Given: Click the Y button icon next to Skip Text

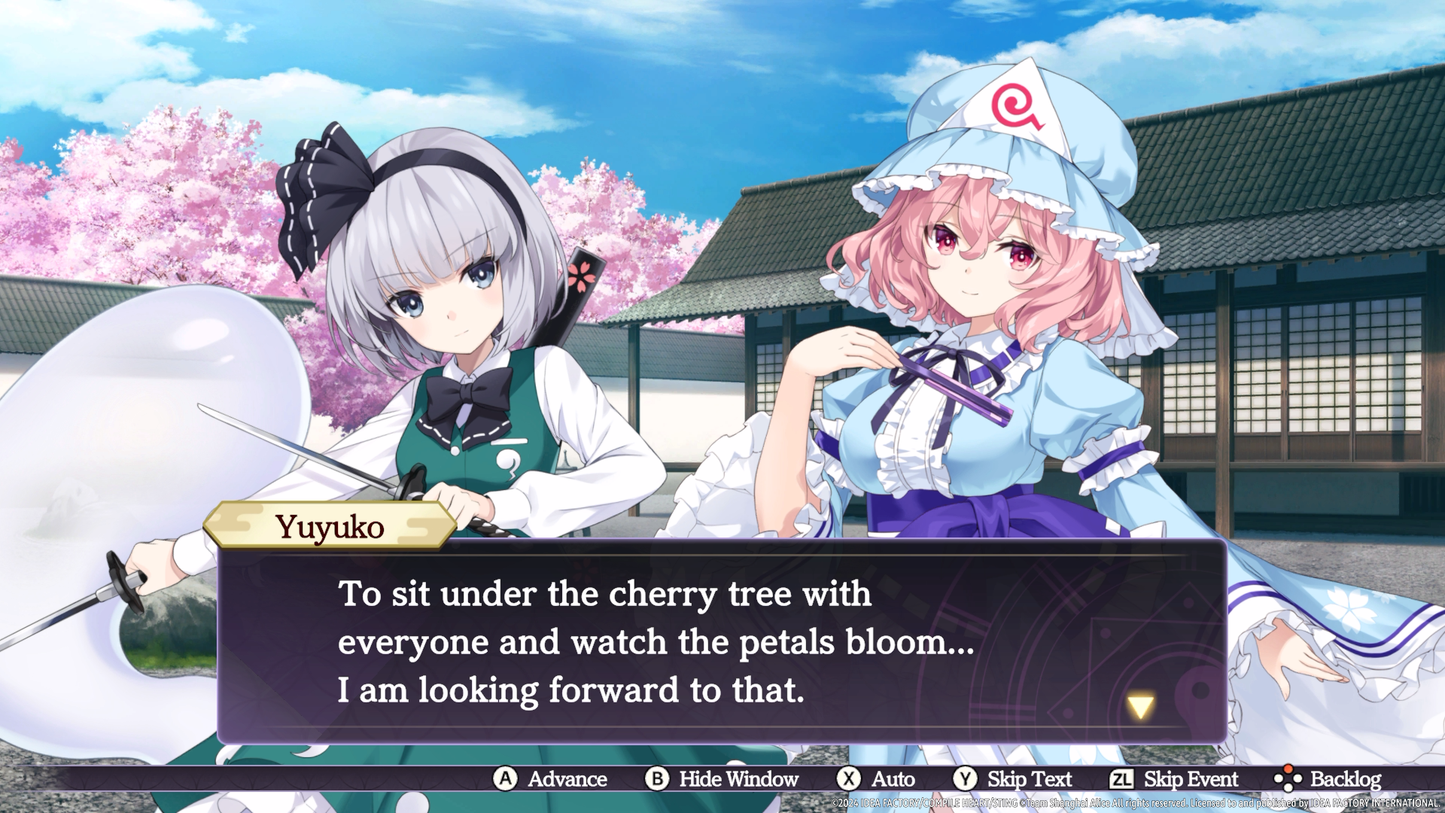Looking at the screenshot, I should [x=968, y=778].
